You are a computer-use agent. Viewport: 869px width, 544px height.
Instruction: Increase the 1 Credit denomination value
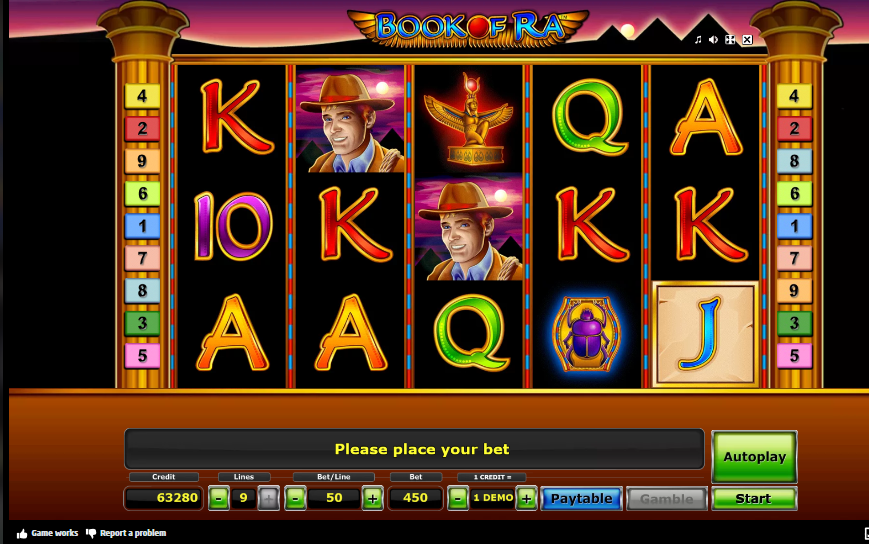526,498
